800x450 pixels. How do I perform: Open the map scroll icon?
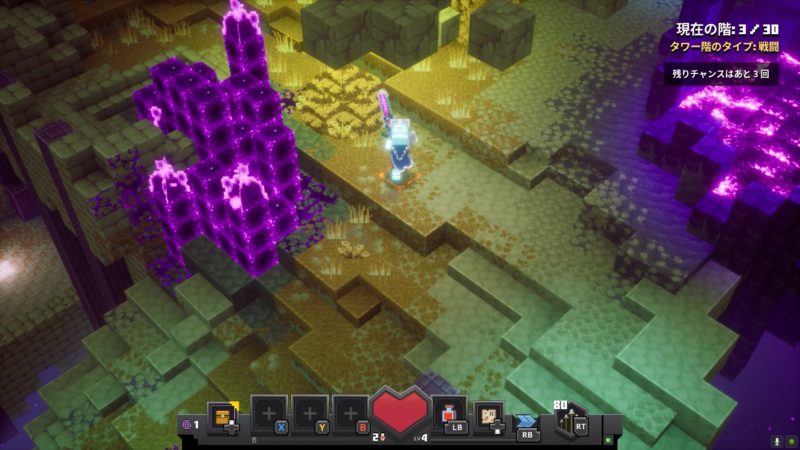(x=489, y=413)
